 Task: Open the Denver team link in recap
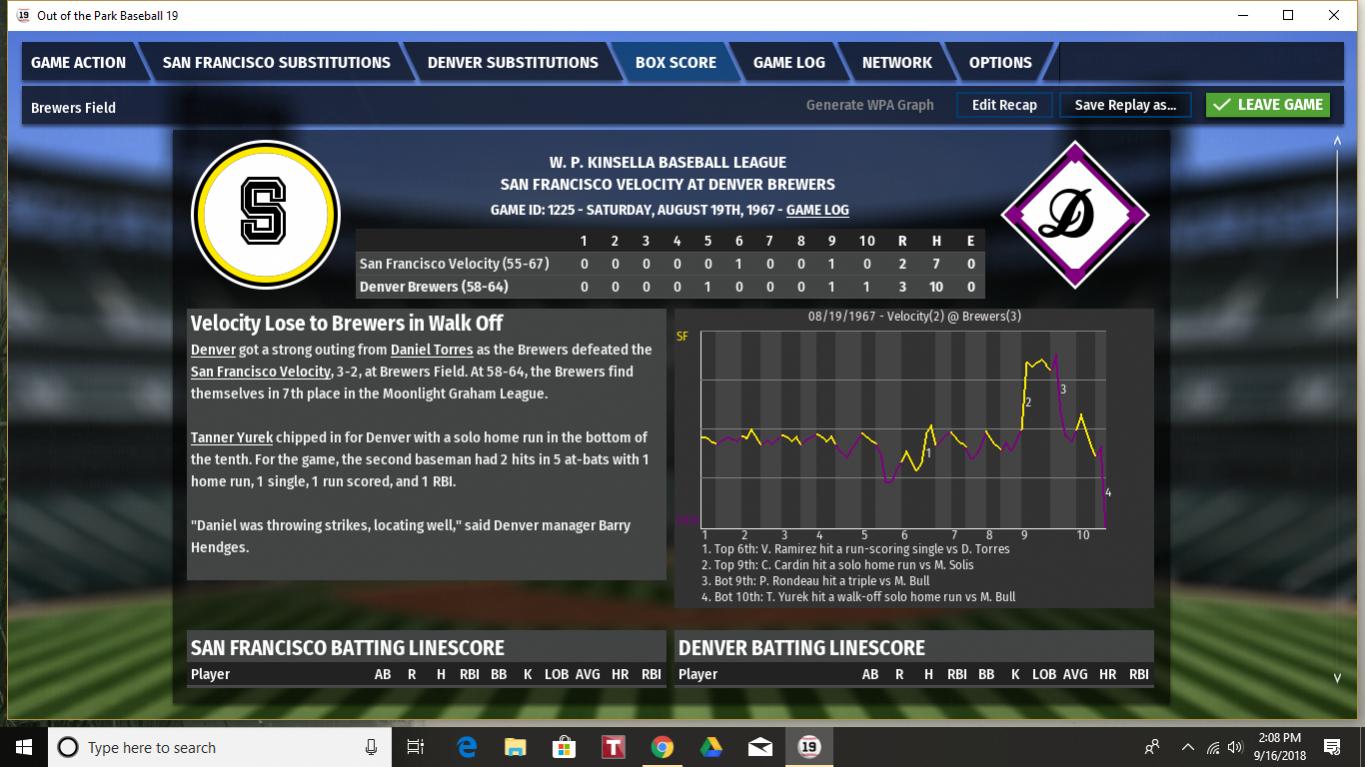tap(213, 350)
